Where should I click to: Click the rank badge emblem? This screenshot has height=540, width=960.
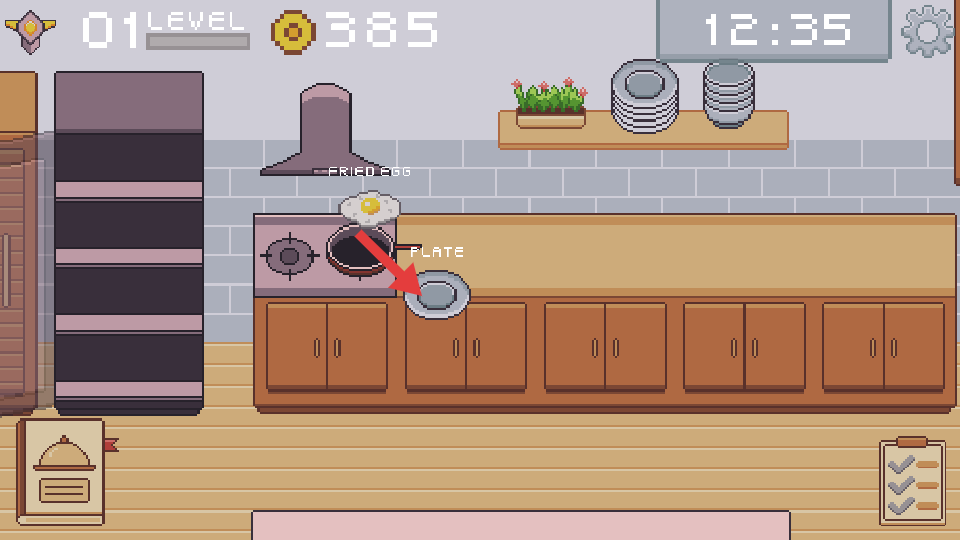(x=30, y=31)
